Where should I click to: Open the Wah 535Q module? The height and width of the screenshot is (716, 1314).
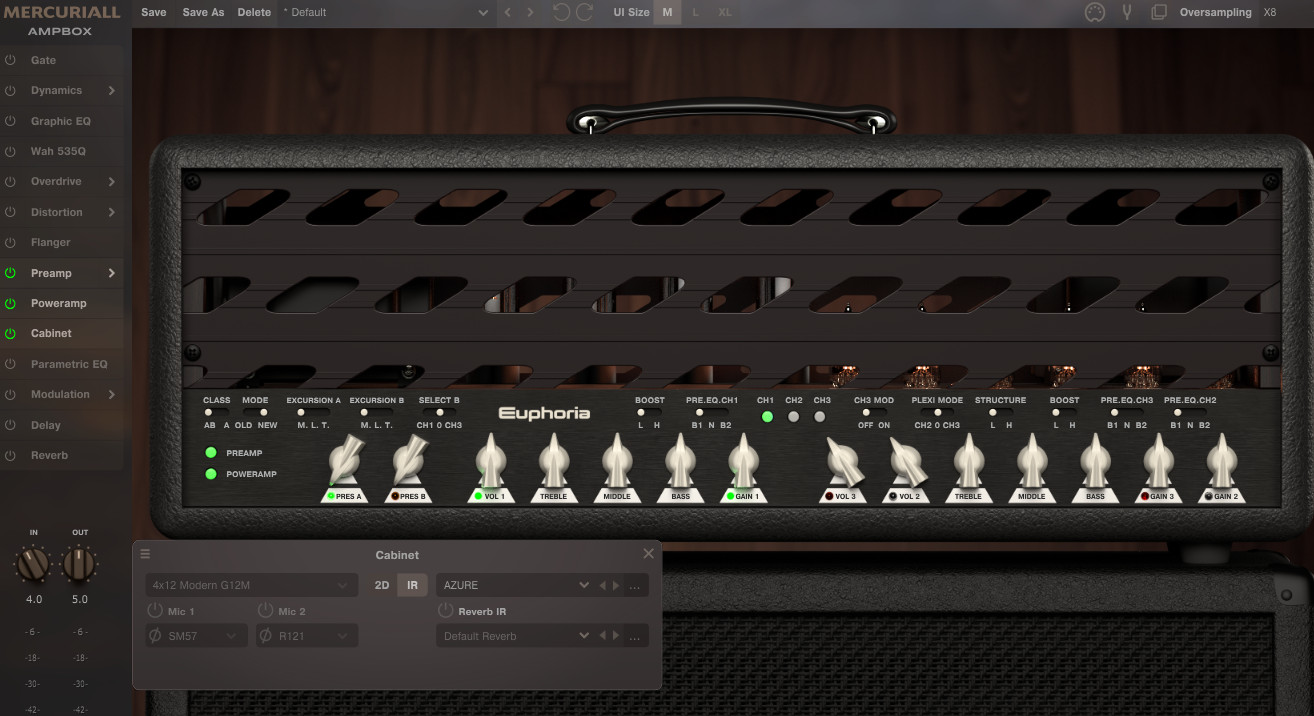tap(58, 151)
